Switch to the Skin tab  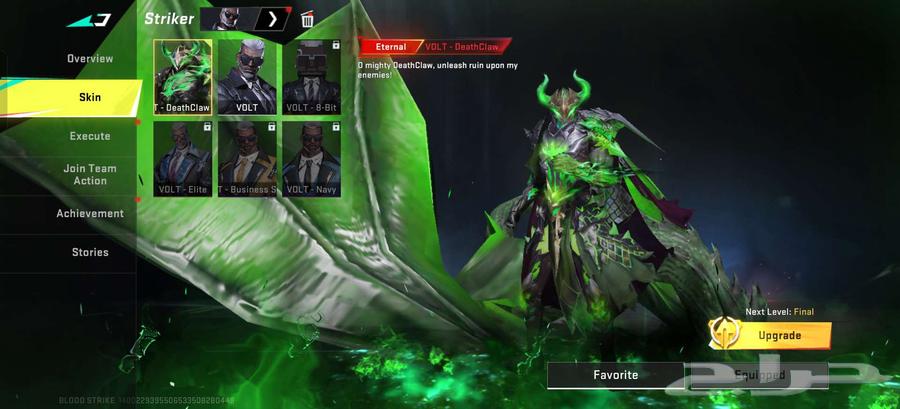pyautogui.click(x=90, y=97)
